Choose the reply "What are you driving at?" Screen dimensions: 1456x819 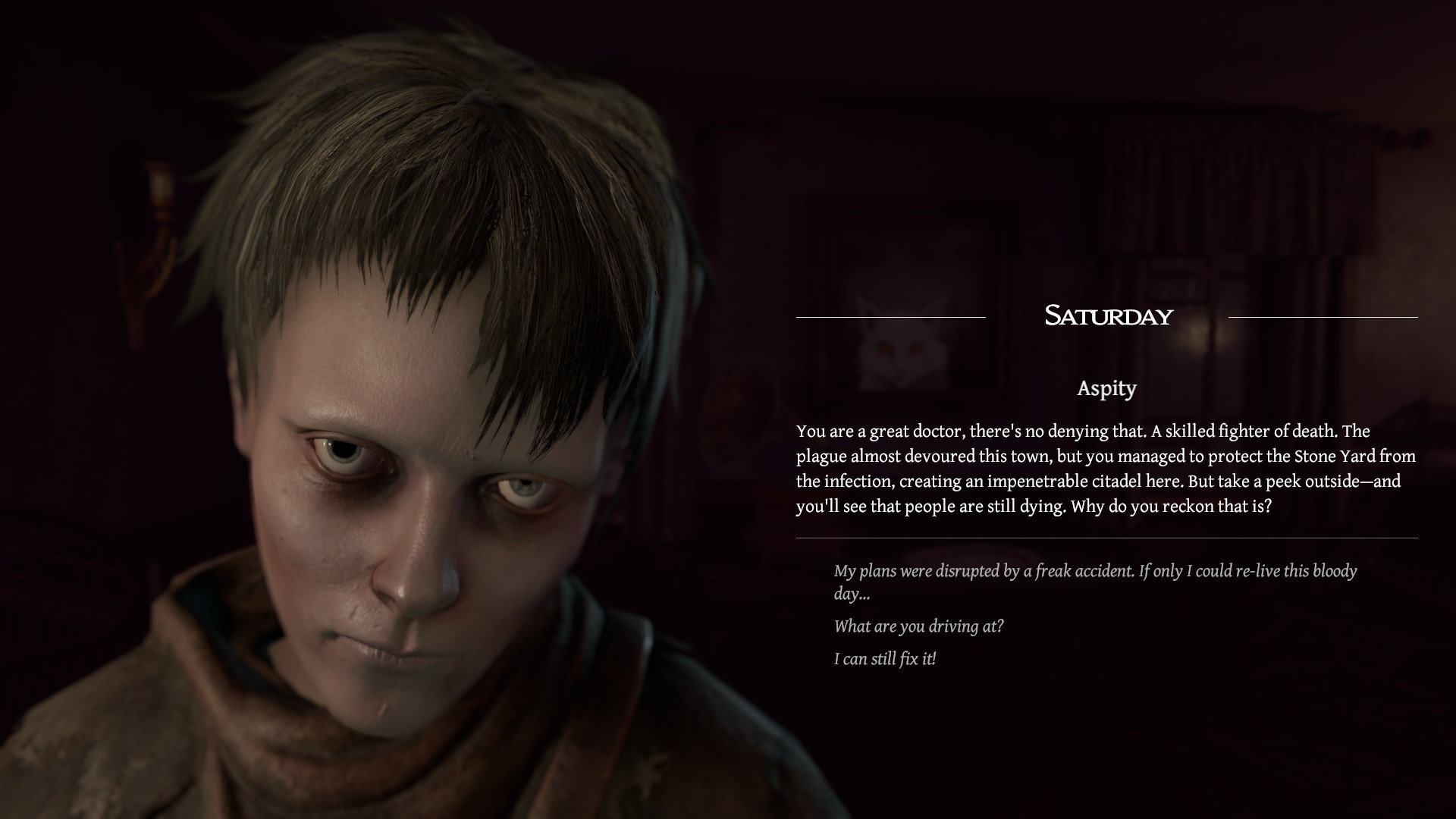[x=919, y=627]
